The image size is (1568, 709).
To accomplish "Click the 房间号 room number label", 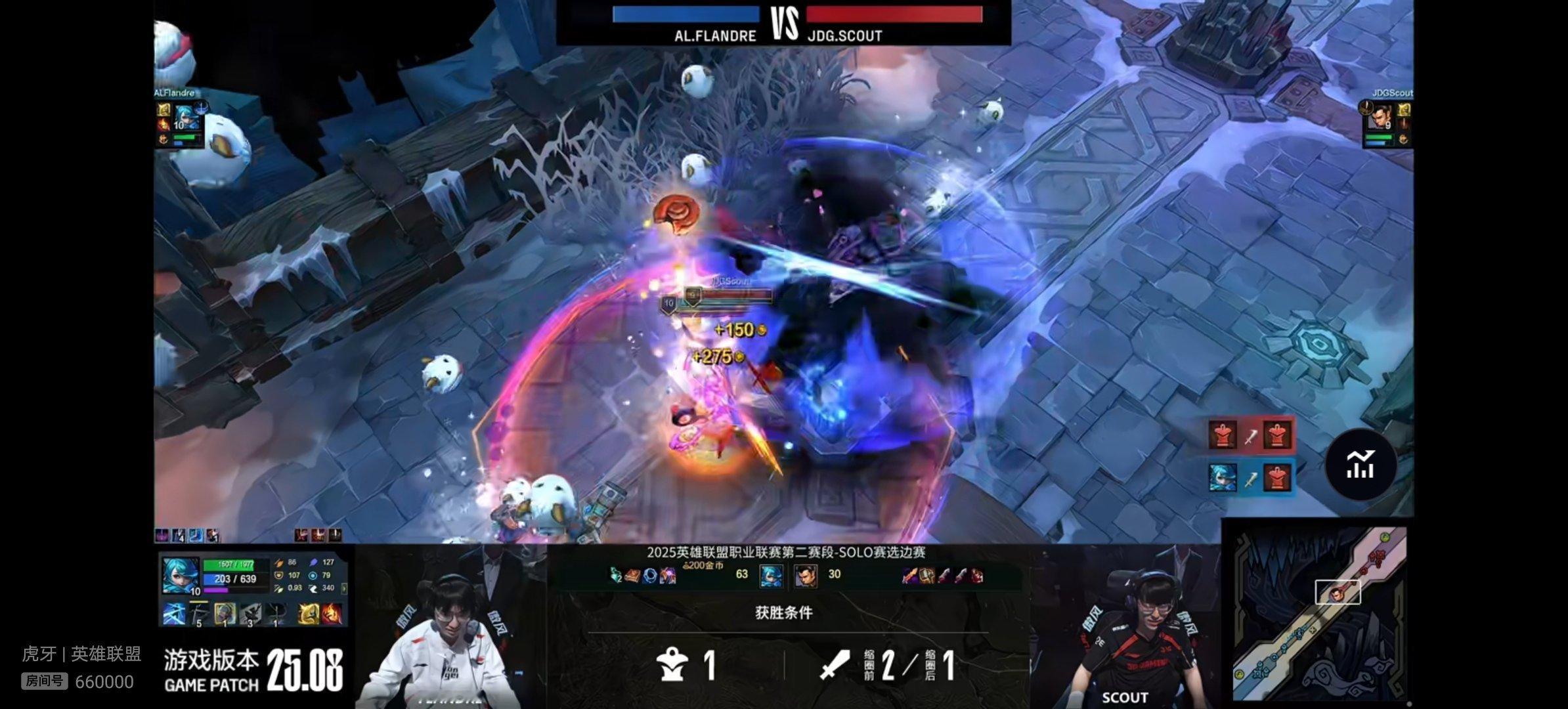I will [44, 681].
